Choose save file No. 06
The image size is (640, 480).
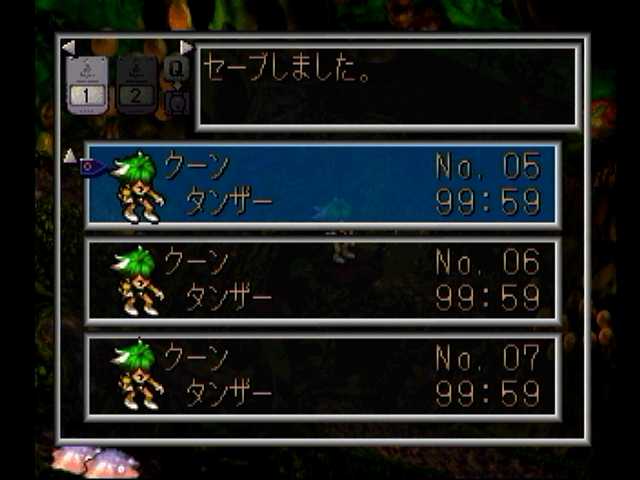322,281
